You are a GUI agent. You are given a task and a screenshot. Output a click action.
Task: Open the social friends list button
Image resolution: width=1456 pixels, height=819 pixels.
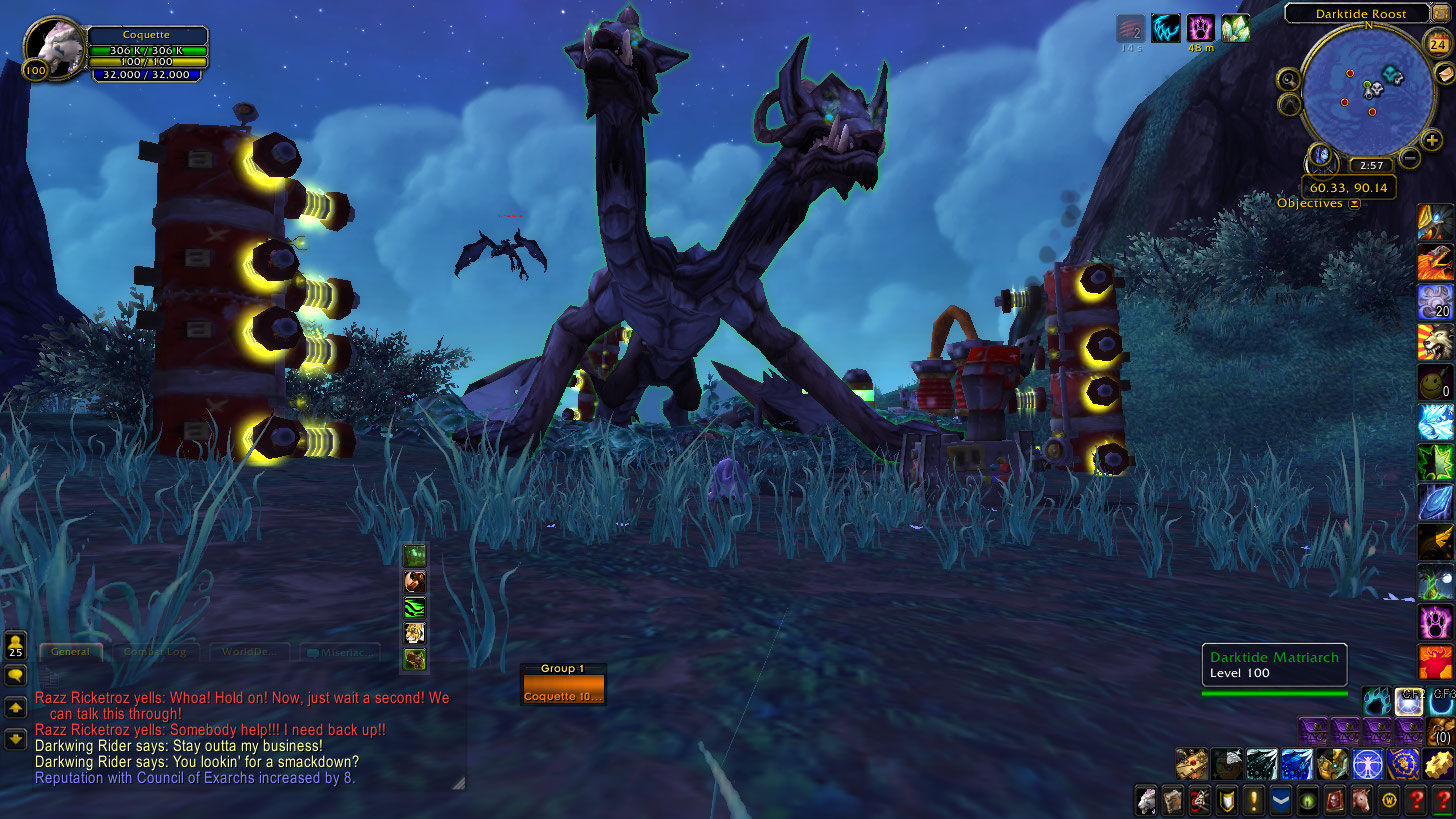[15, 644]
